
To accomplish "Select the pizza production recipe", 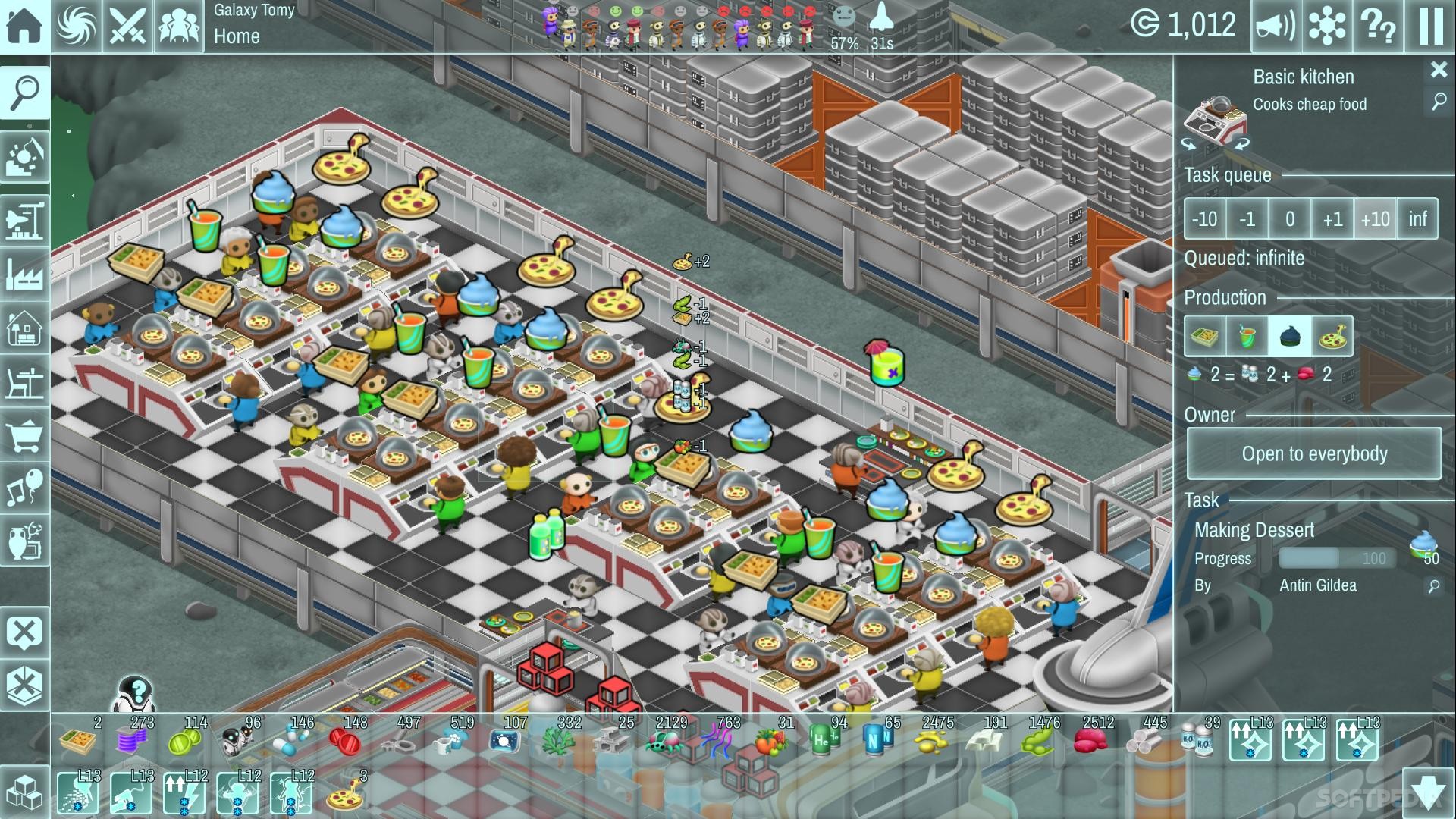I will tap(1332, 337).
